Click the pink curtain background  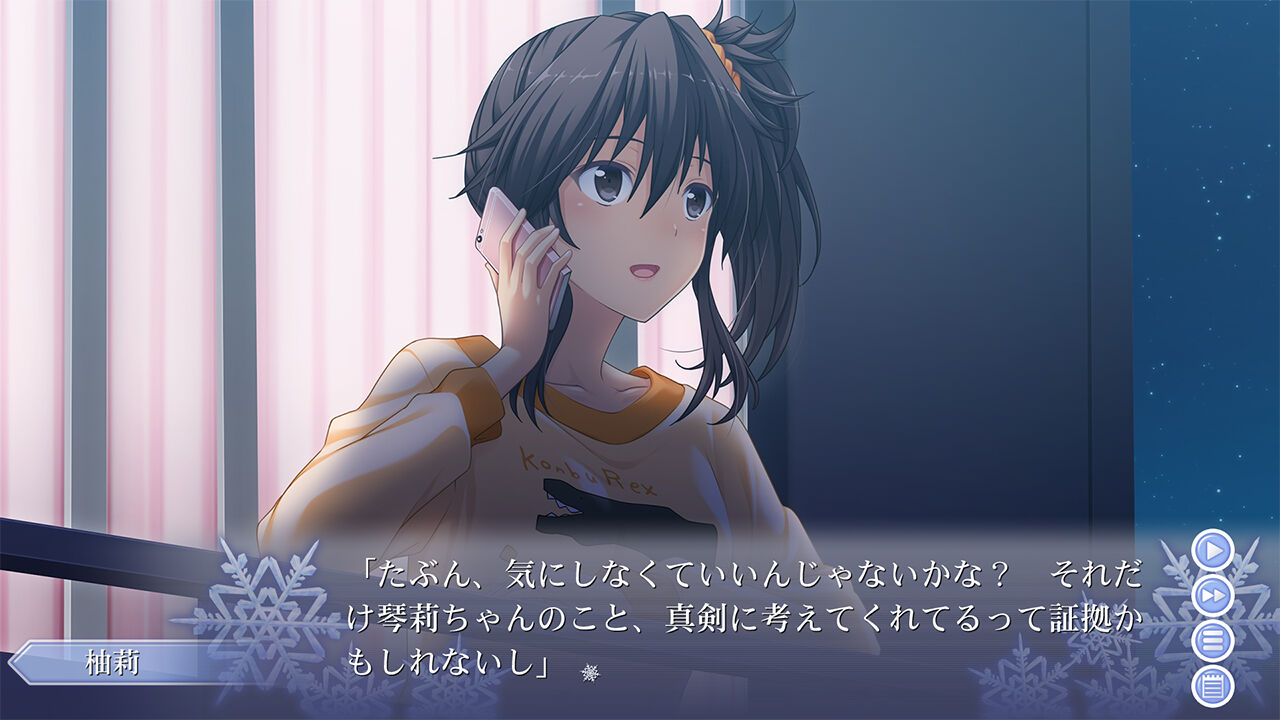[x=150, y=250]
